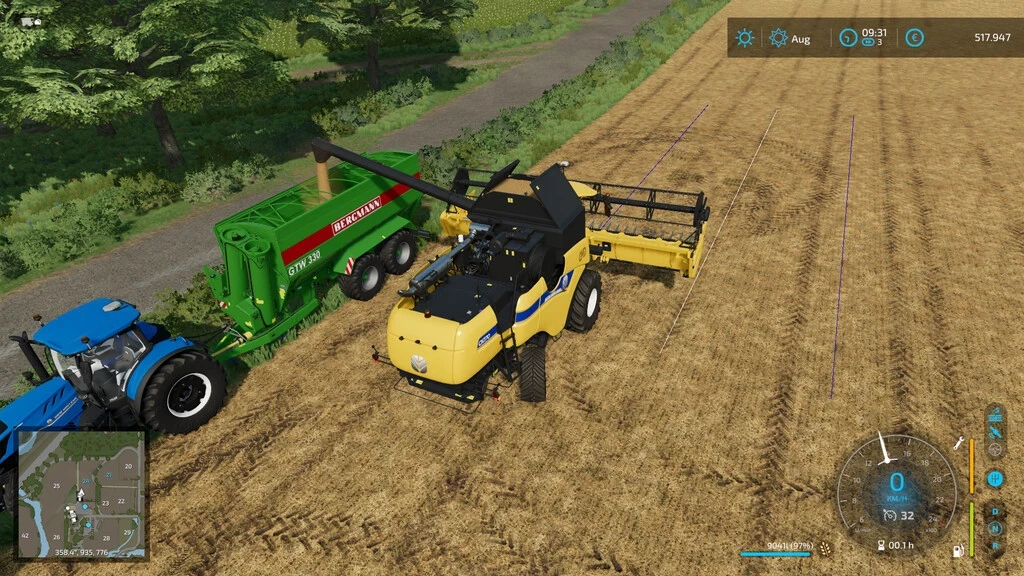Toggle the gearbox shifter icon
The width and height of the screenshot is (1024, 576).
pyautogui.click(x=995, y=478)
